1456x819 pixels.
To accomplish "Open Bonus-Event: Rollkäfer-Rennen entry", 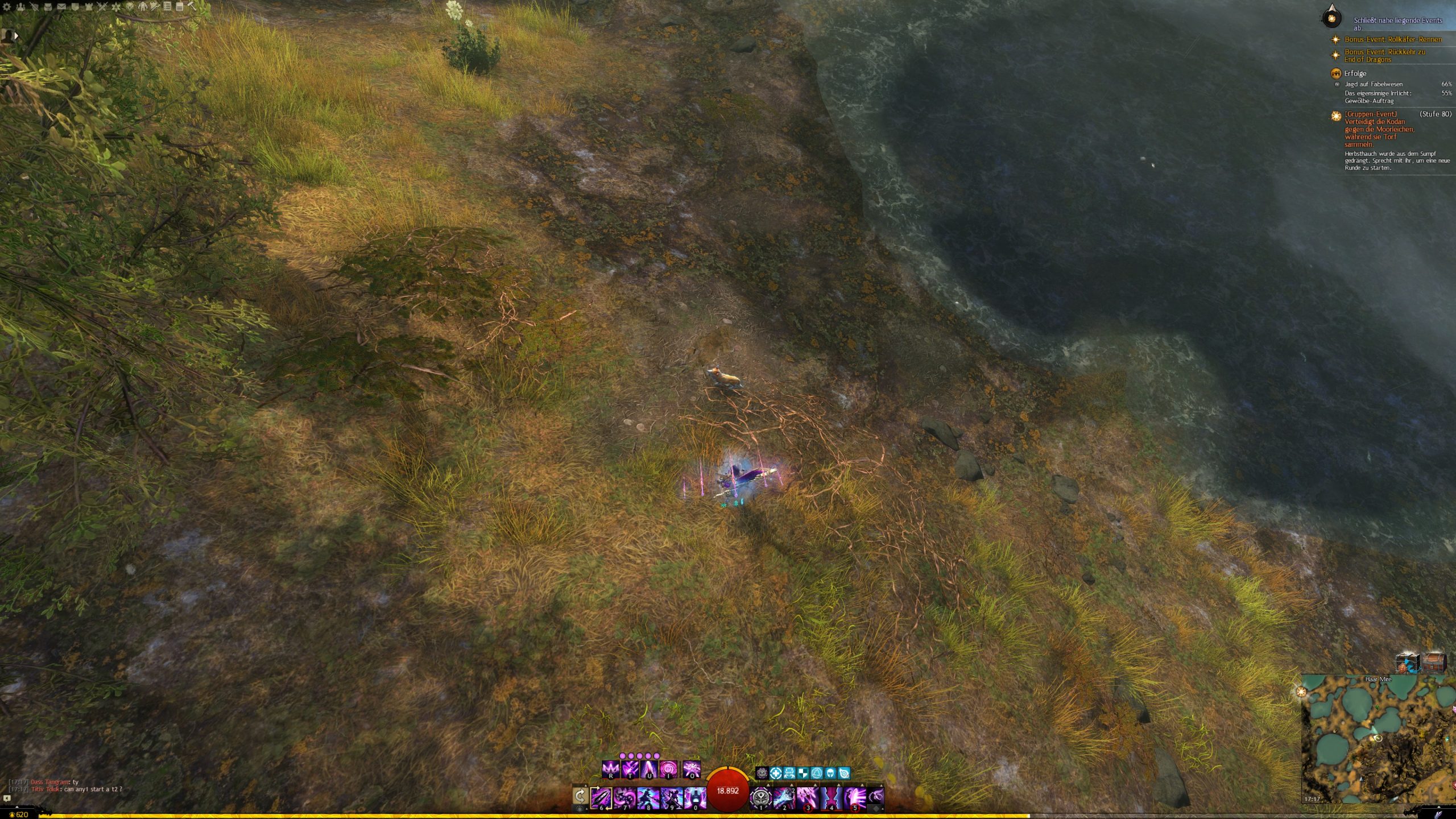I will pos(1392,39).
